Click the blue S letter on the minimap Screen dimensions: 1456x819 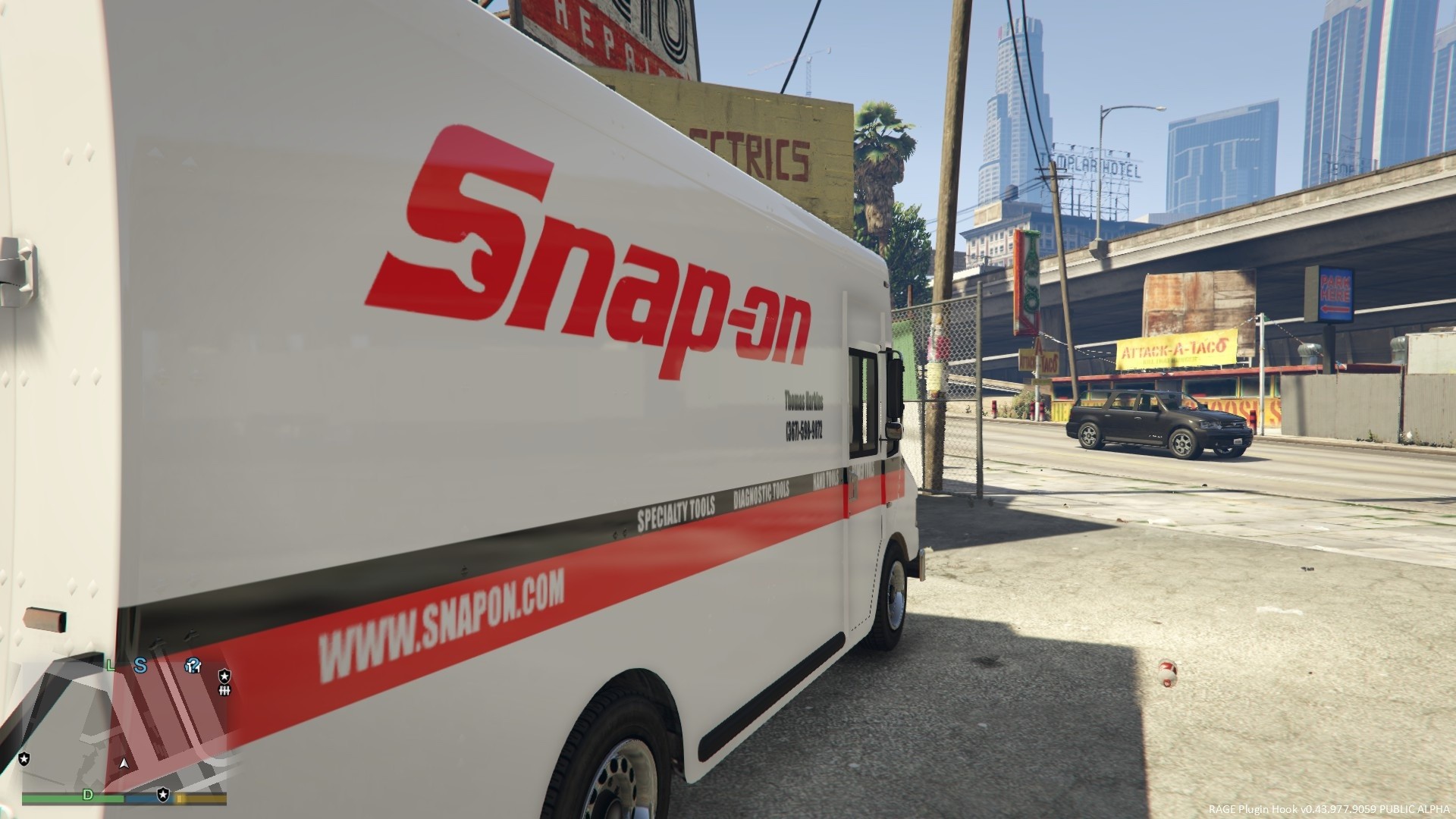click(x=140, y=666)
